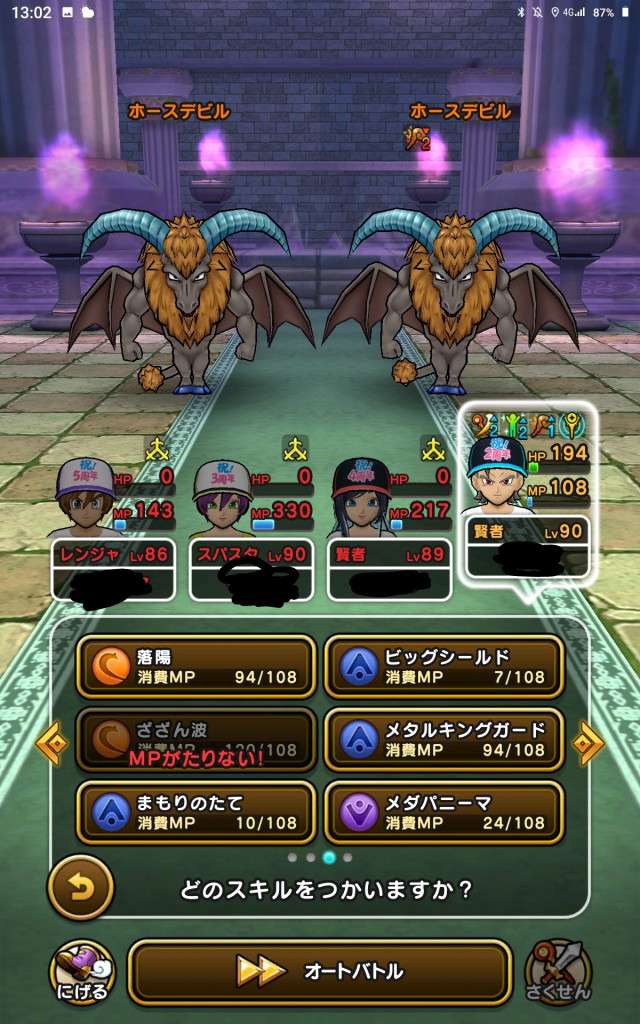Start オートバトル auto battle

pos(320,971)
